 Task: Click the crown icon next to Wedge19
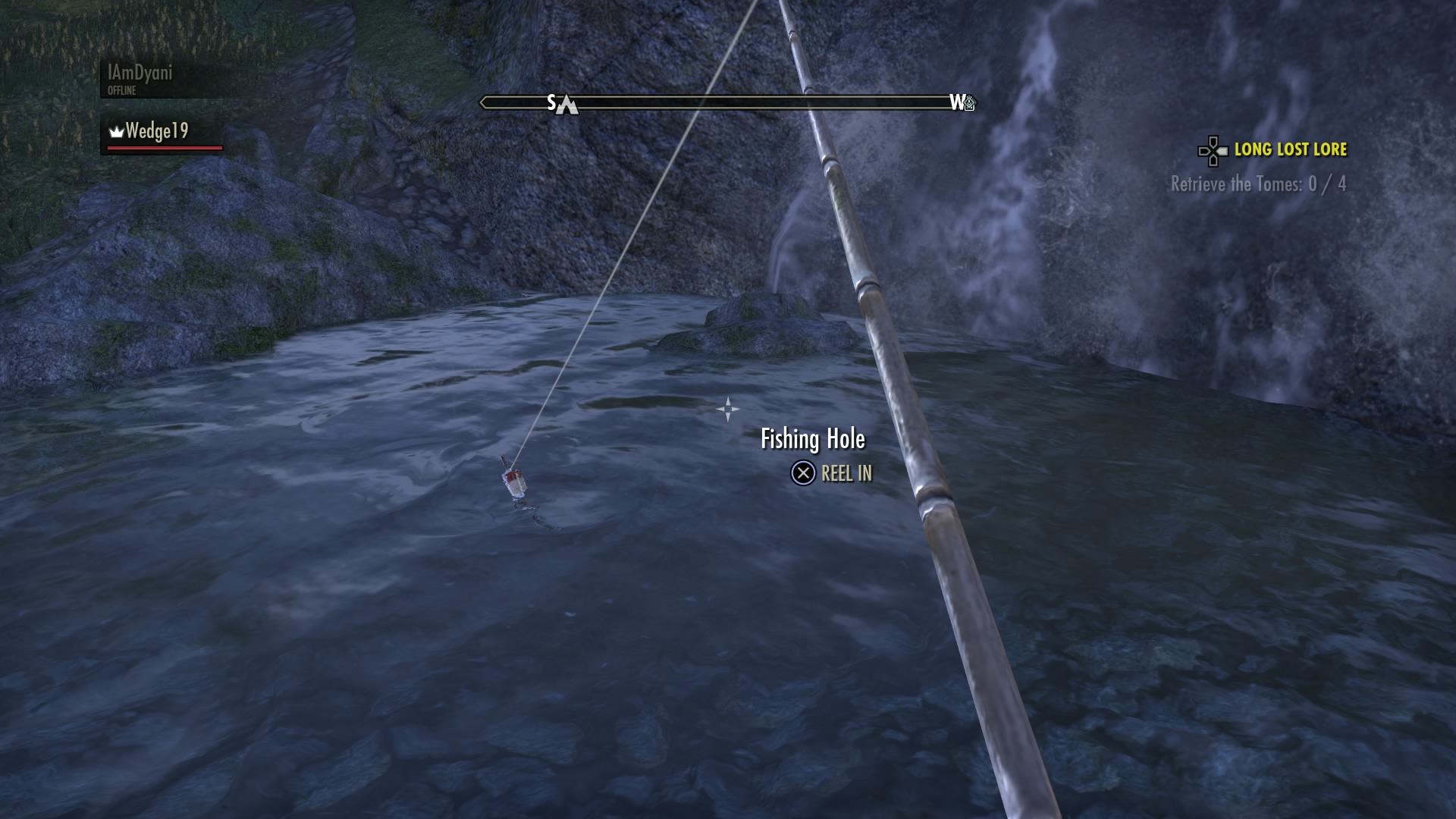115,132
